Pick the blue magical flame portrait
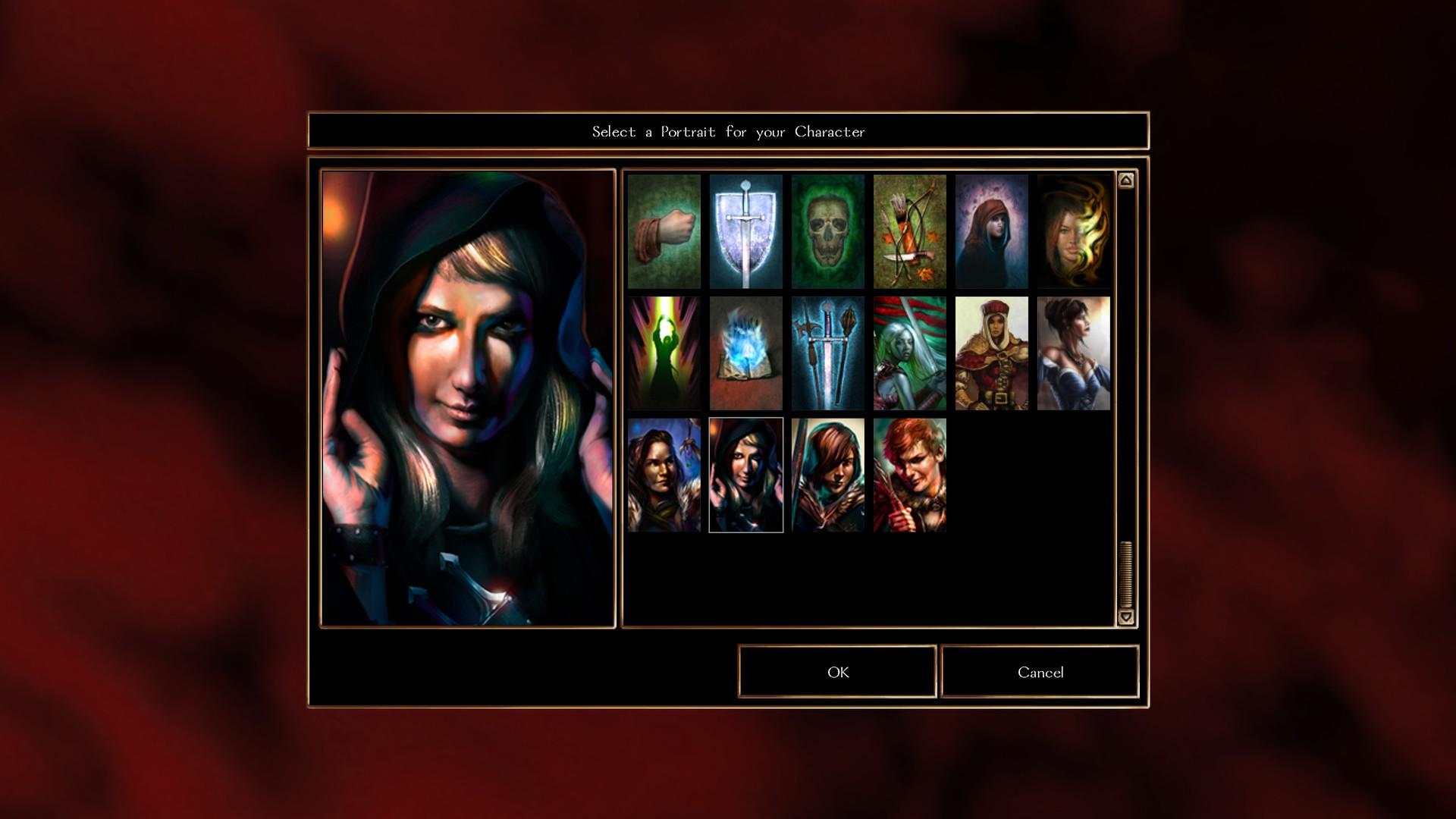 pyautogui.click(x=746, y=353)
